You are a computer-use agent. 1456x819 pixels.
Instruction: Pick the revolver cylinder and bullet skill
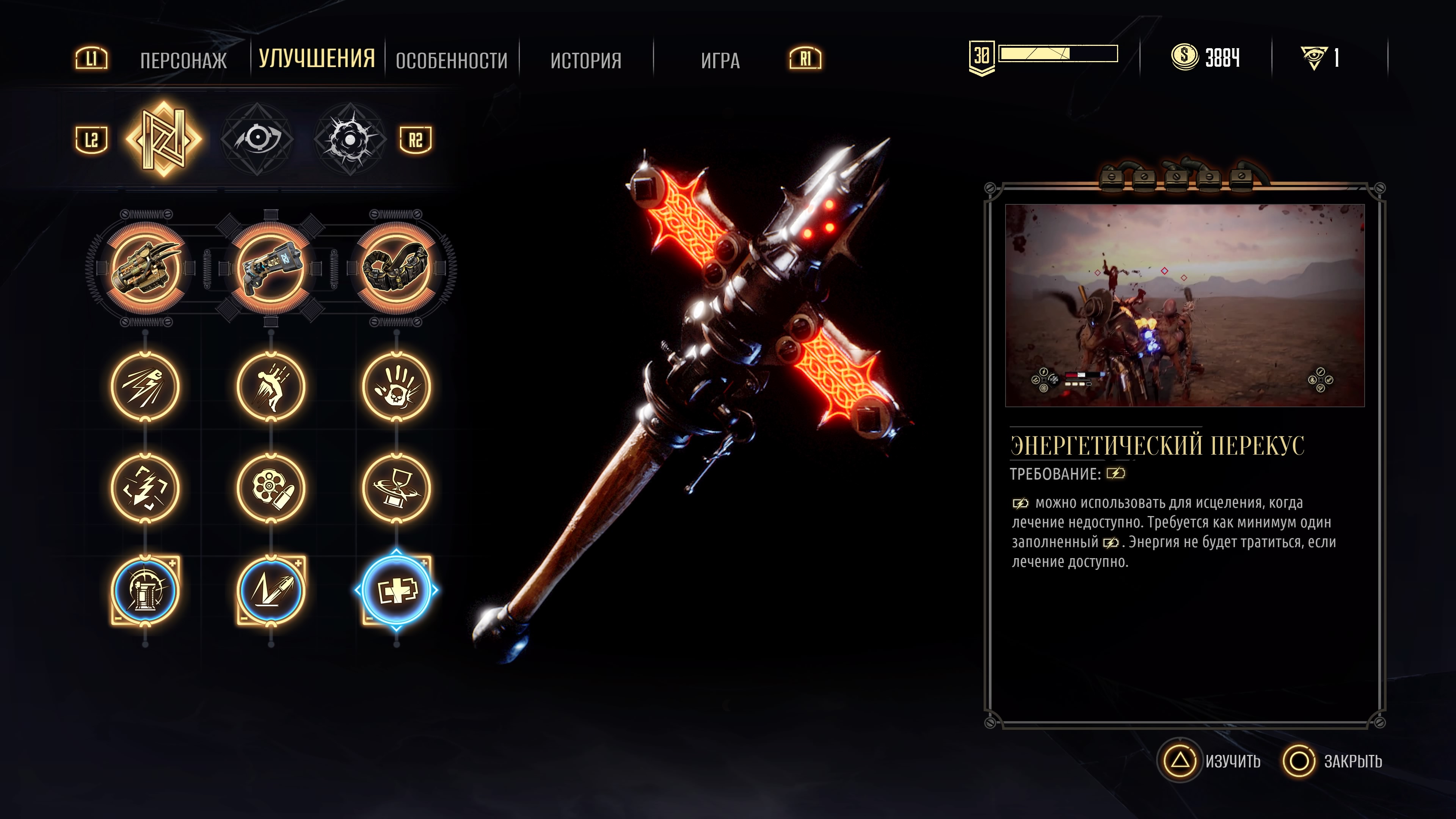click(271, 488)
